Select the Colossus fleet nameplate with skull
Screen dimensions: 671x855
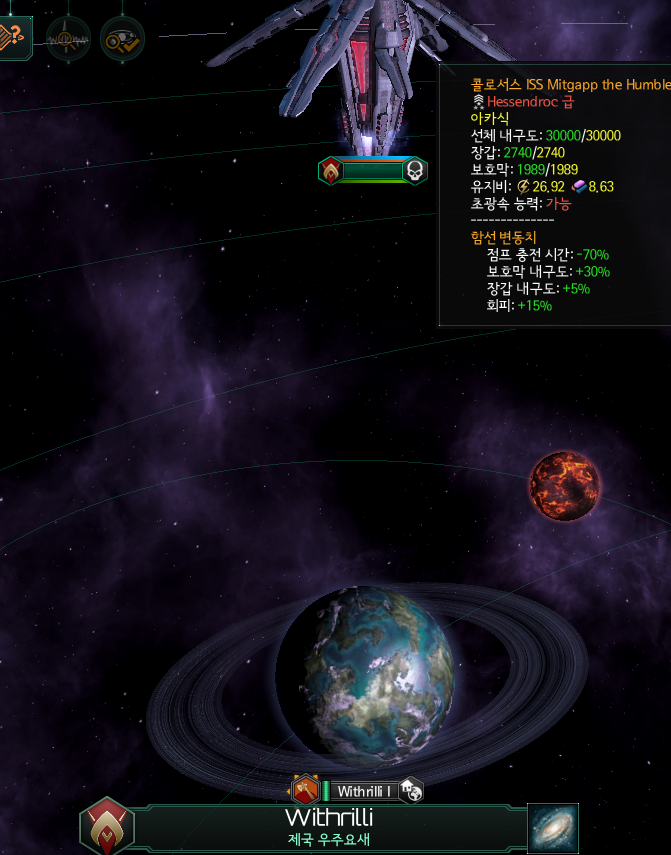tap(373, 171)
